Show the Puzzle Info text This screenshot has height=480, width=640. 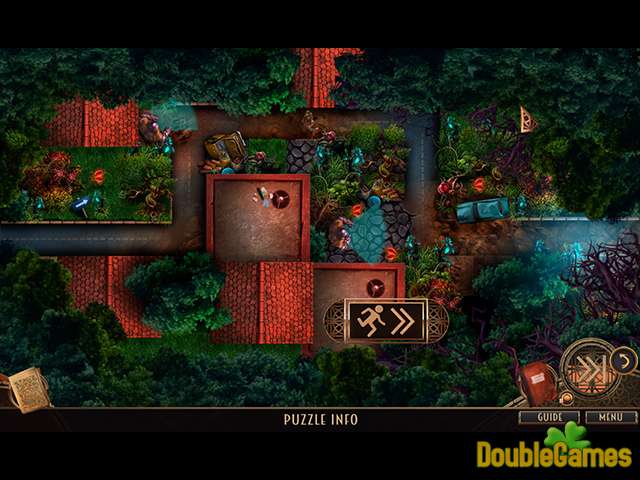coord(320,420)
